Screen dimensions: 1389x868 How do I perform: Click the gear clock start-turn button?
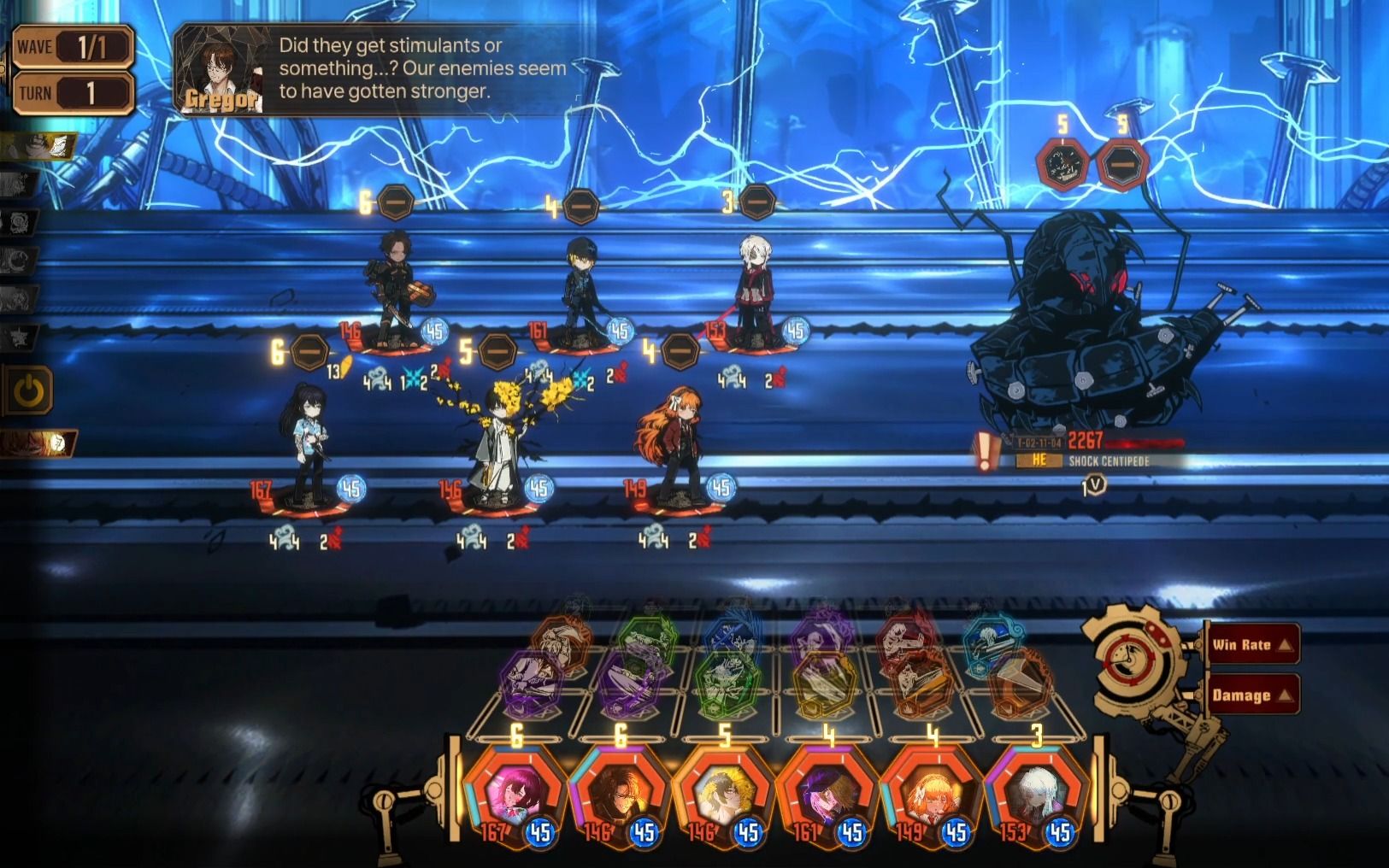1136,659
